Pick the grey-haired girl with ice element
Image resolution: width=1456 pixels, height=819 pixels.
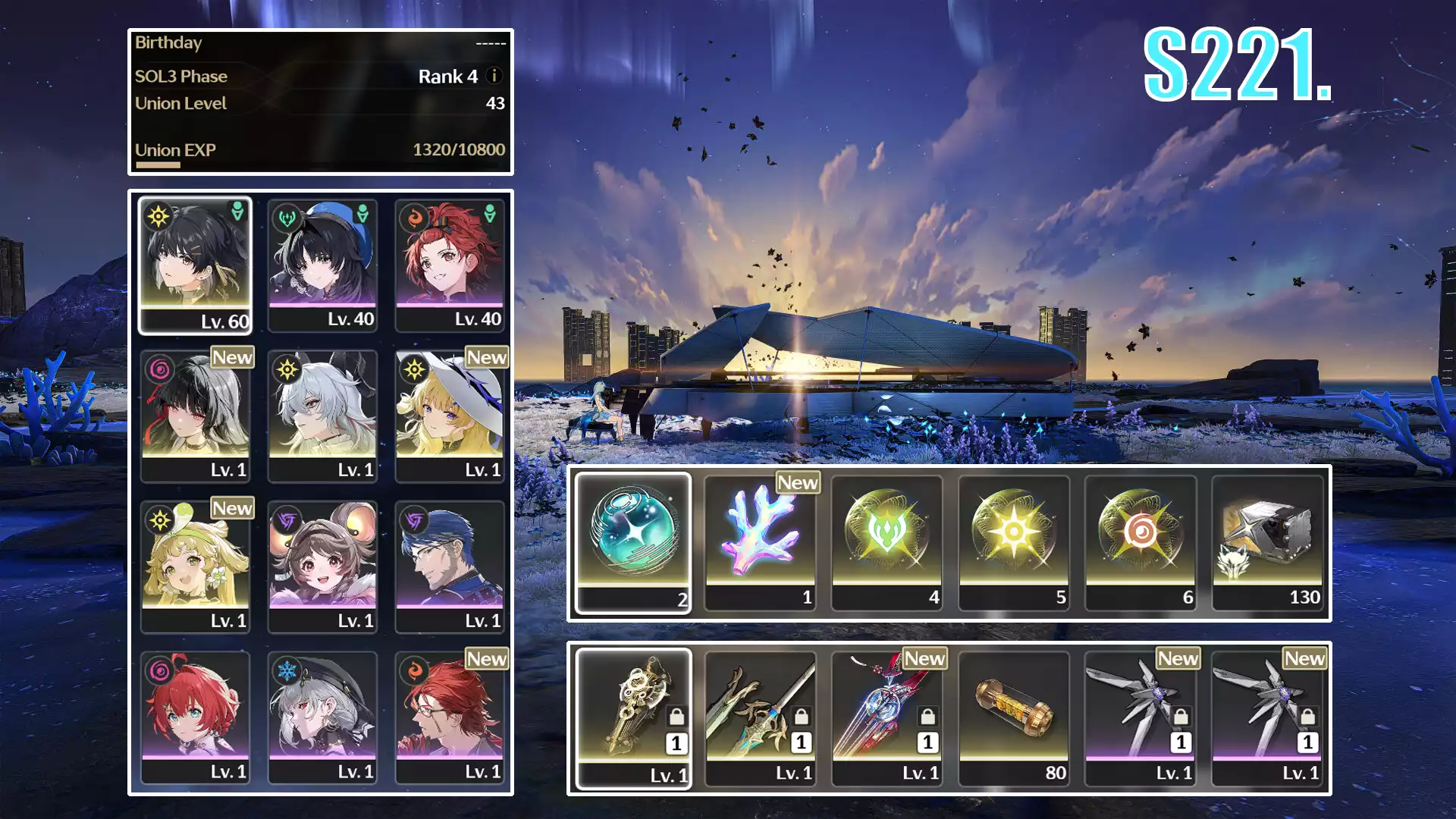(323, 717)
